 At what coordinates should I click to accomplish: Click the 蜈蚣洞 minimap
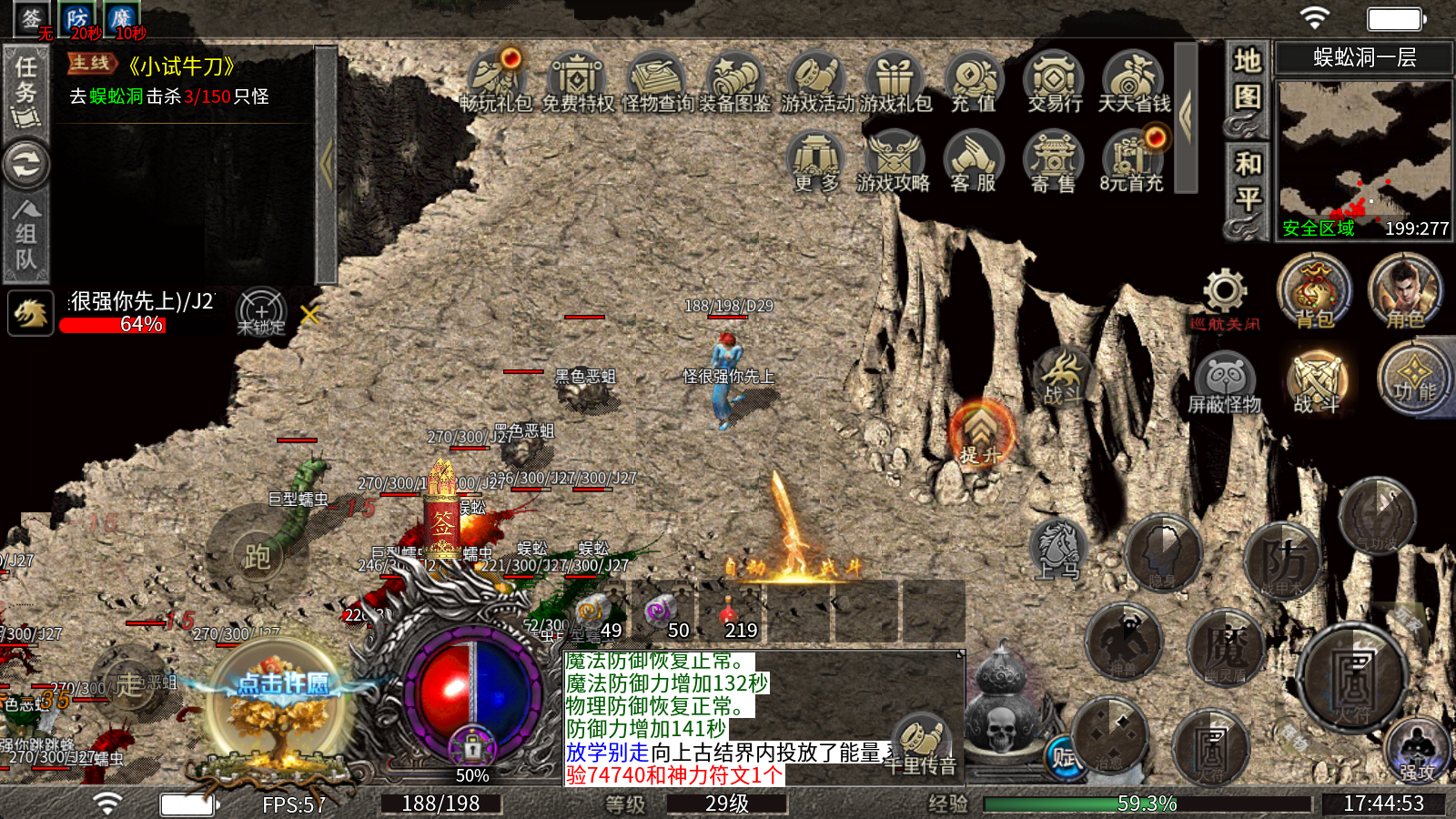click(x=1363, y=150)
